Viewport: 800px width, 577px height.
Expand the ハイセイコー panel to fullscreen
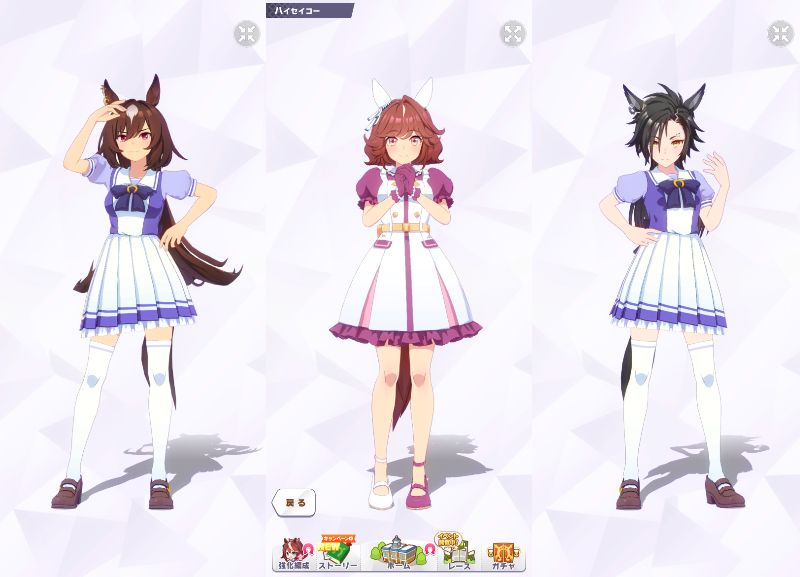tap(512, 34)
